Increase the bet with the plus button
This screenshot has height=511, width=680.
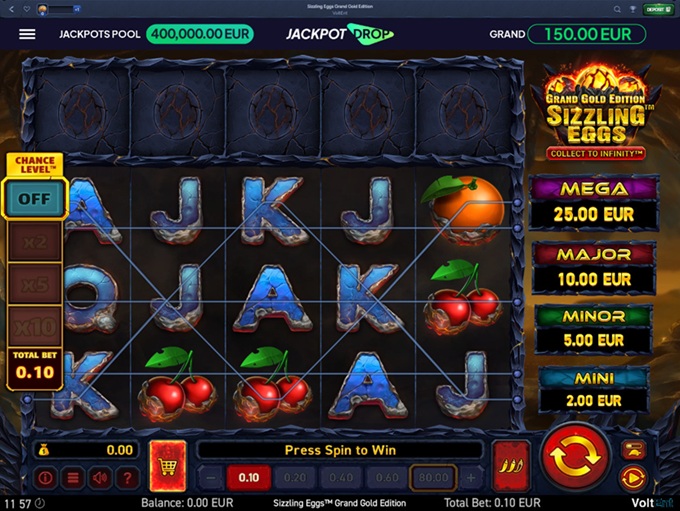pyautogui.click(x=471, y=478)
